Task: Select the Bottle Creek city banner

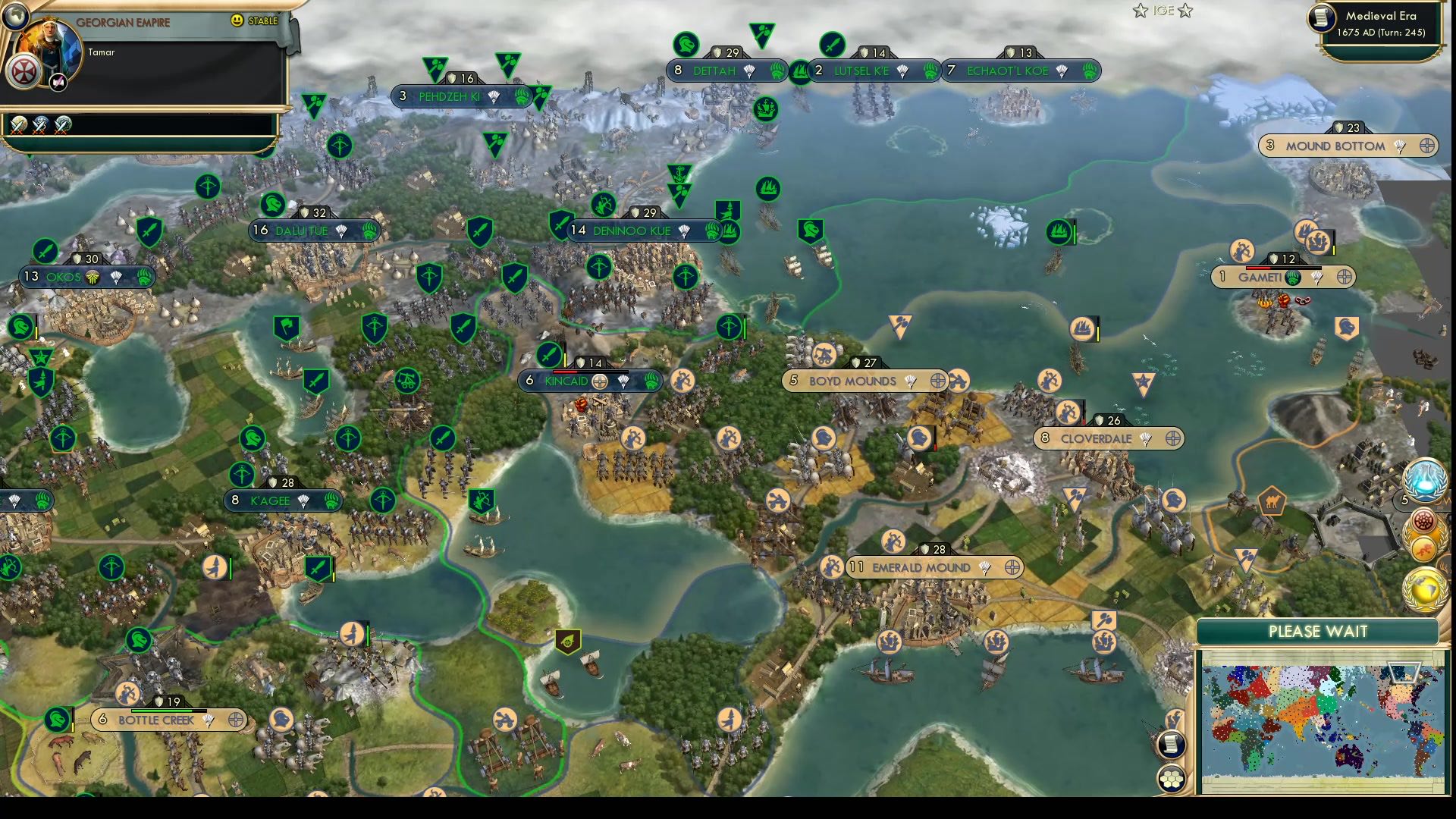Action: (157, 720)
